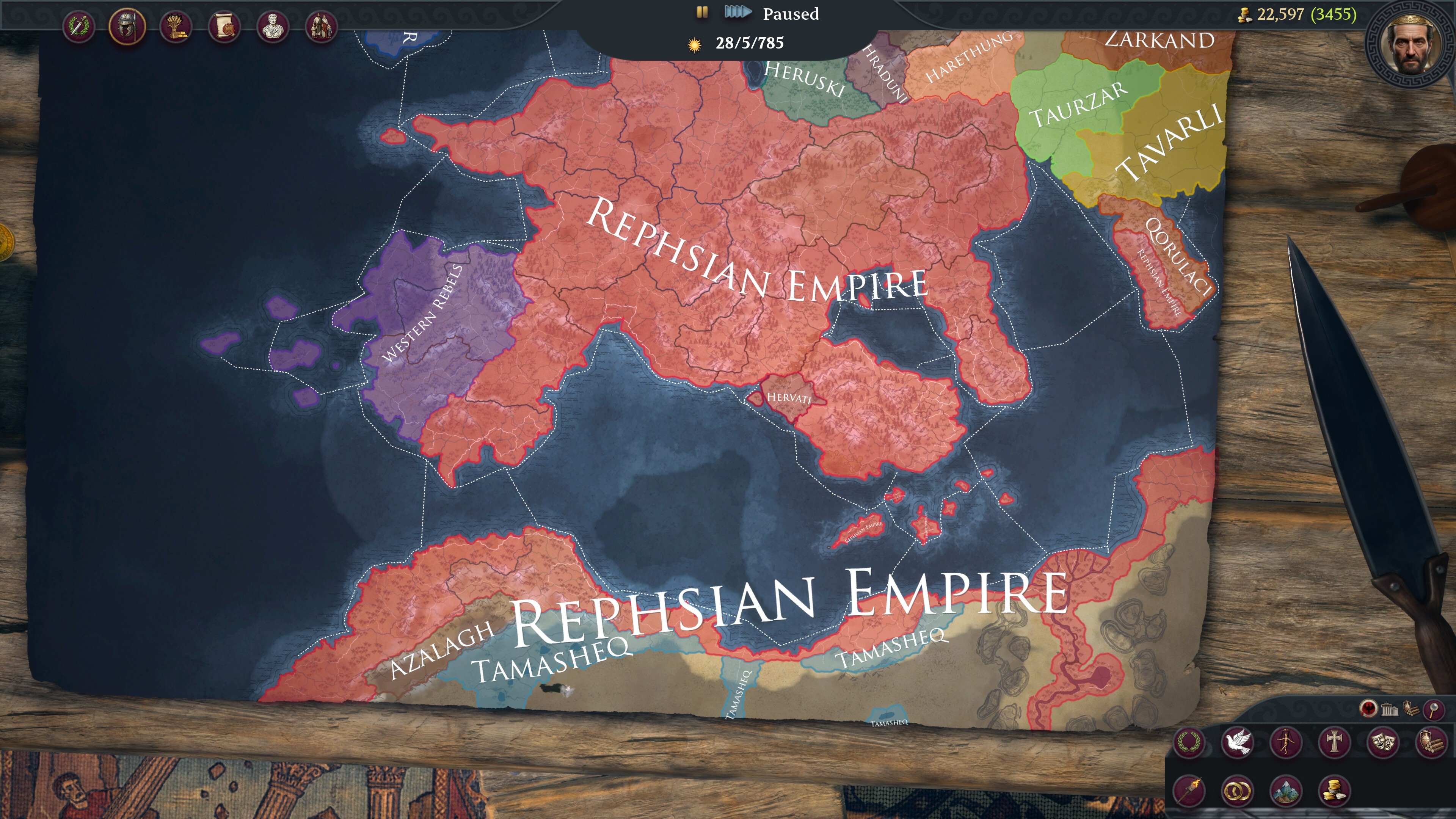Viewport: 1456px width, 819px height.
Task: Switch to the cross religion map mode
Action: coord(1335,742)
